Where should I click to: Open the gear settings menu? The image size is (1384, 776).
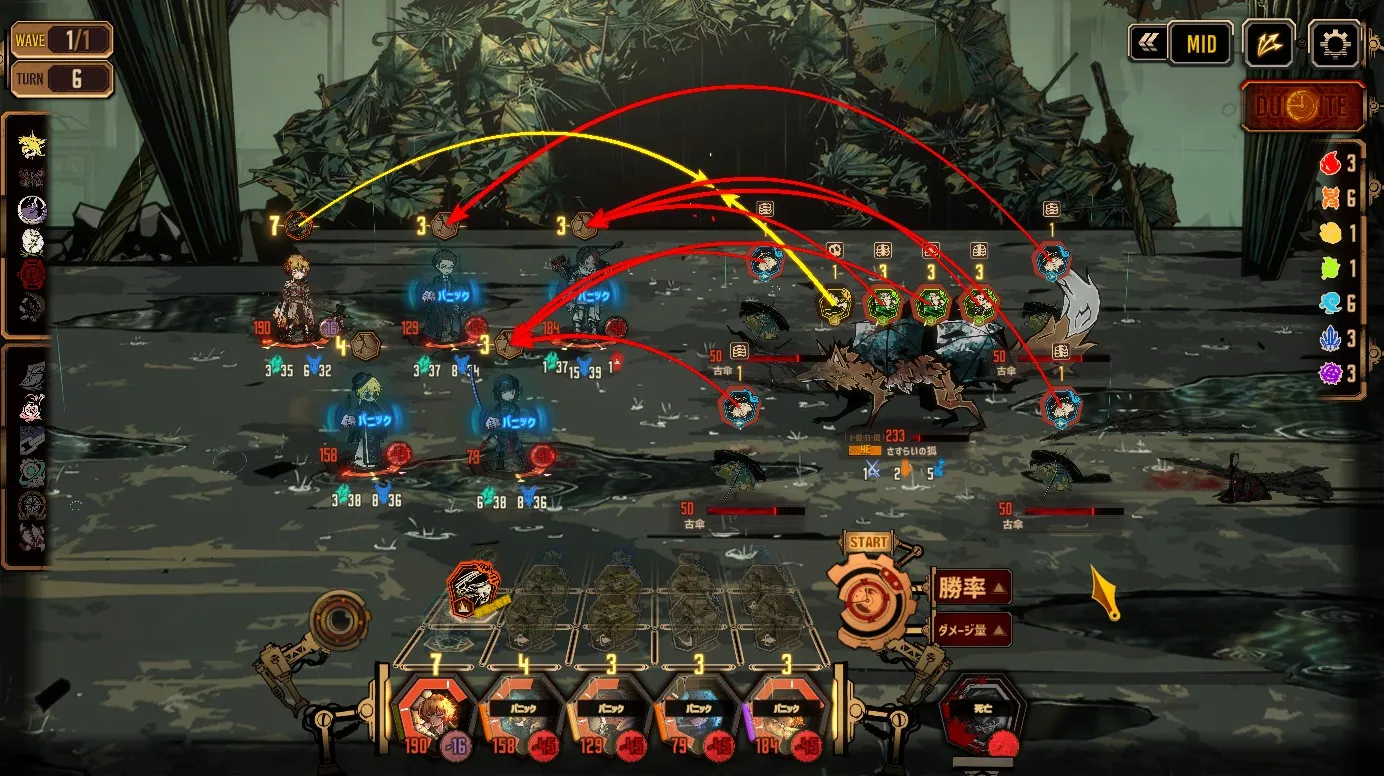tap(1335, 44)
